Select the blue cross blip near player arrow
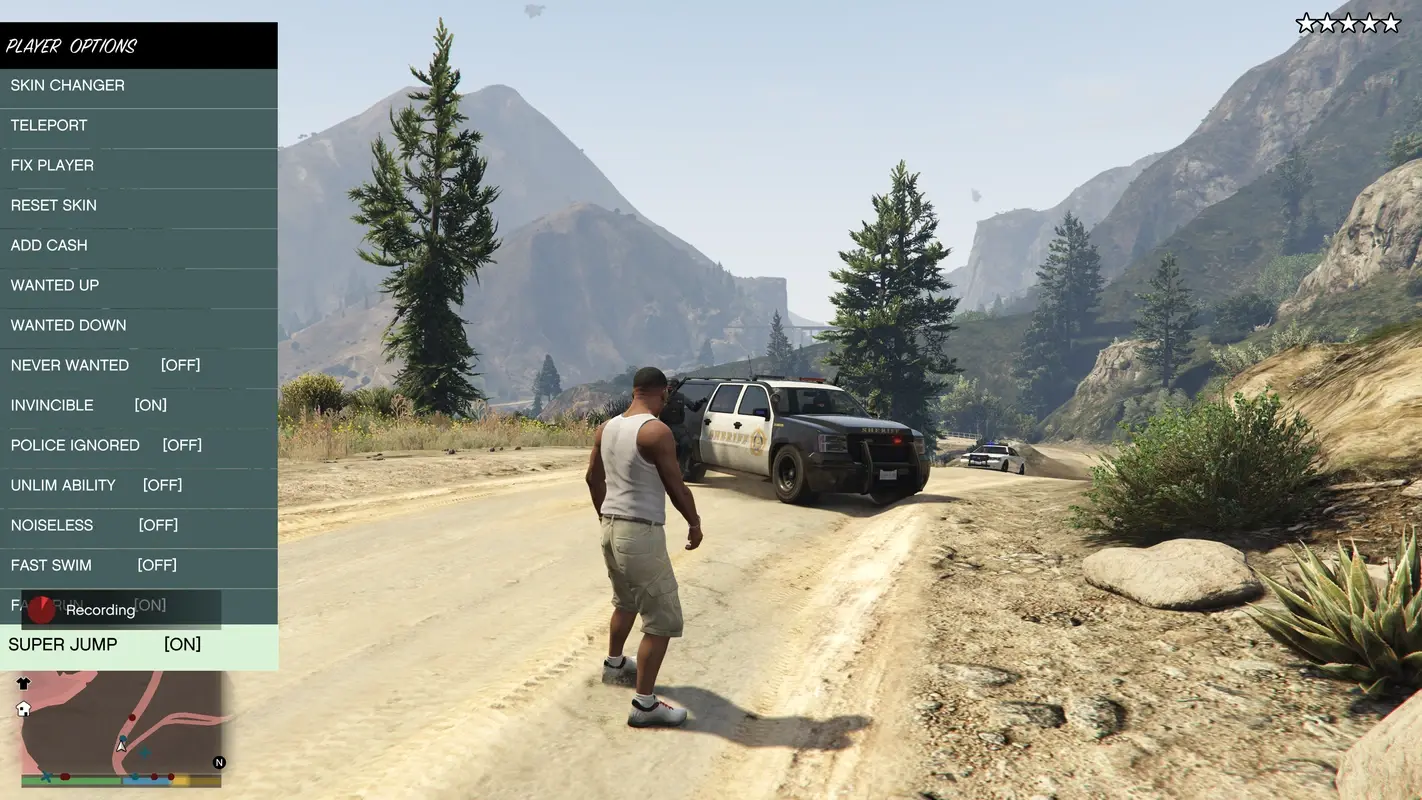 (x=144, y=751)
